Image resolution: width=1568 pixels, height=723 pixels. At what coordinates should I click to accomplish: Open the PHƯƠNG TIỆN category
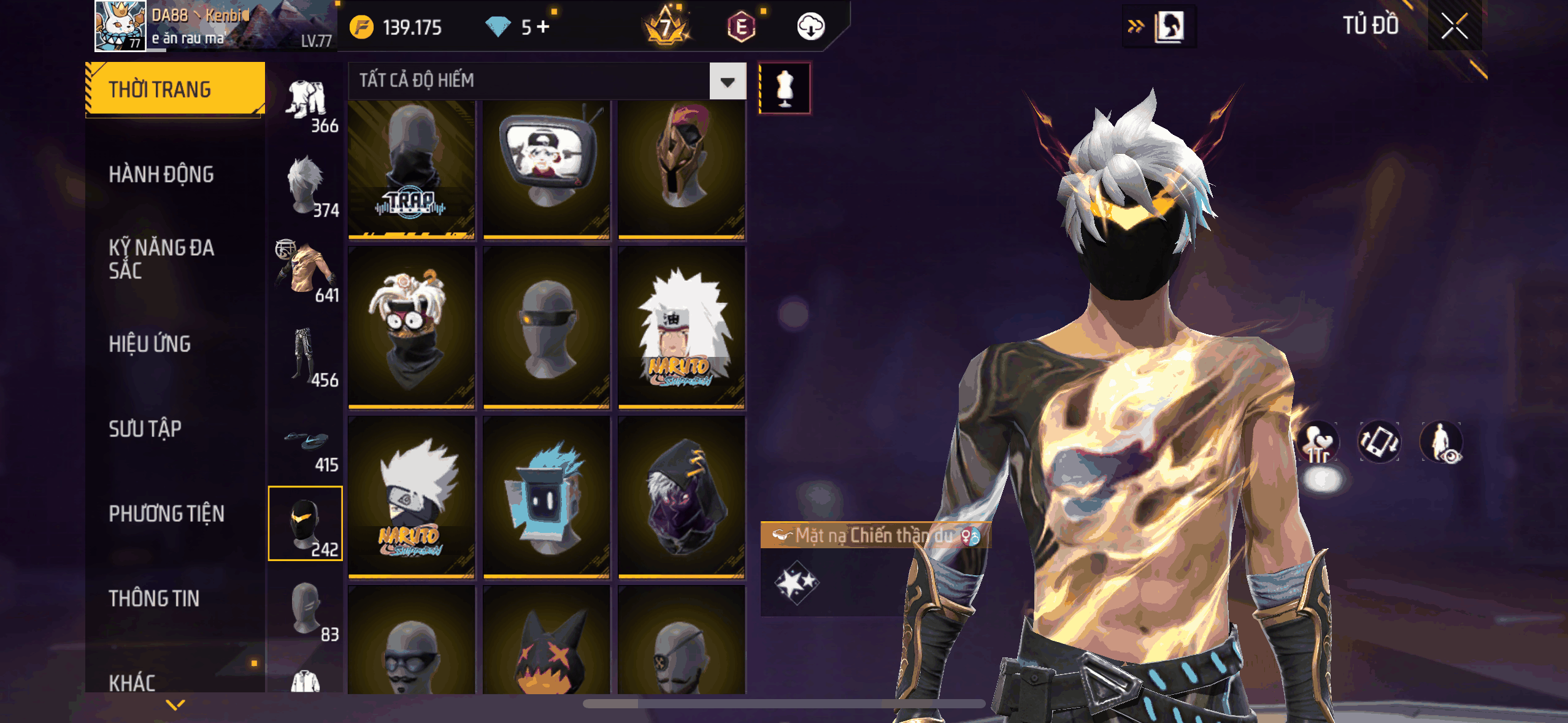tap(166, 514)
